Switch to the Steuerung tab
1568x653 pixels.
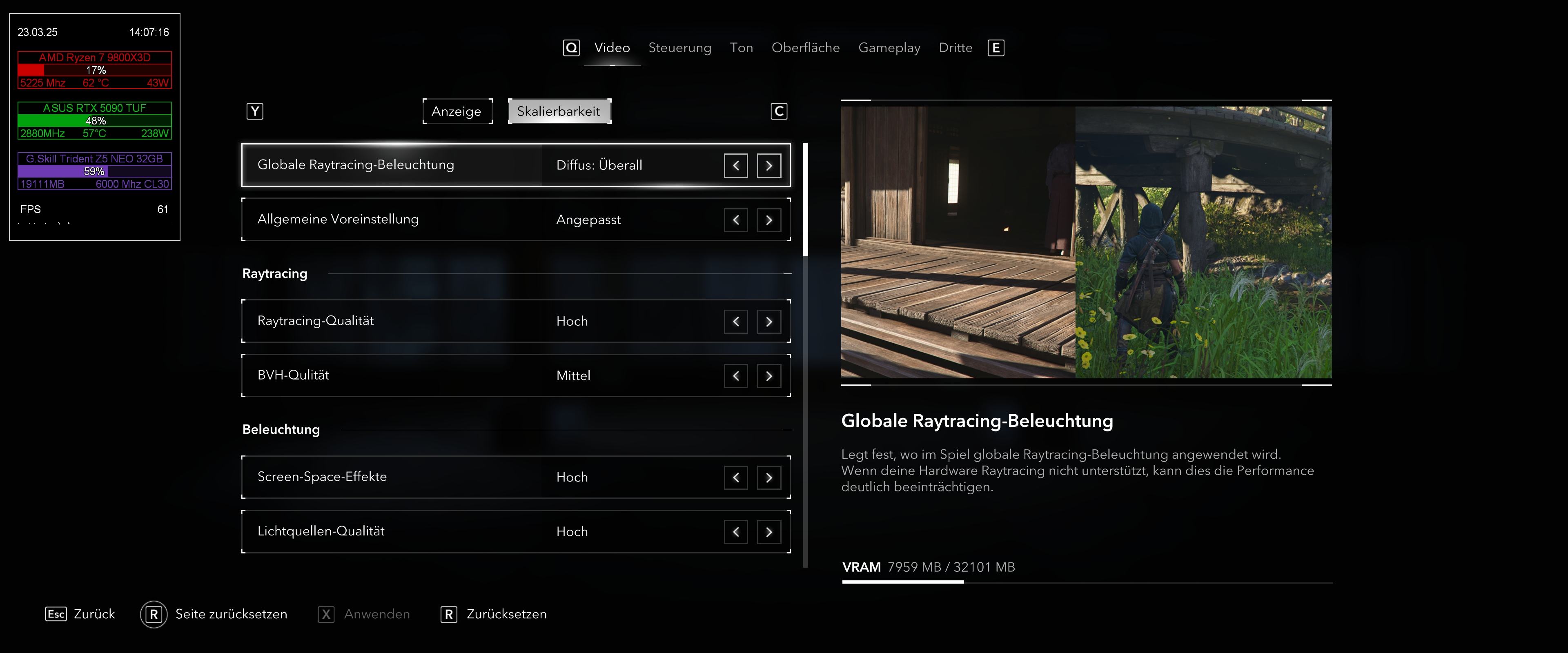coord(679,48)
